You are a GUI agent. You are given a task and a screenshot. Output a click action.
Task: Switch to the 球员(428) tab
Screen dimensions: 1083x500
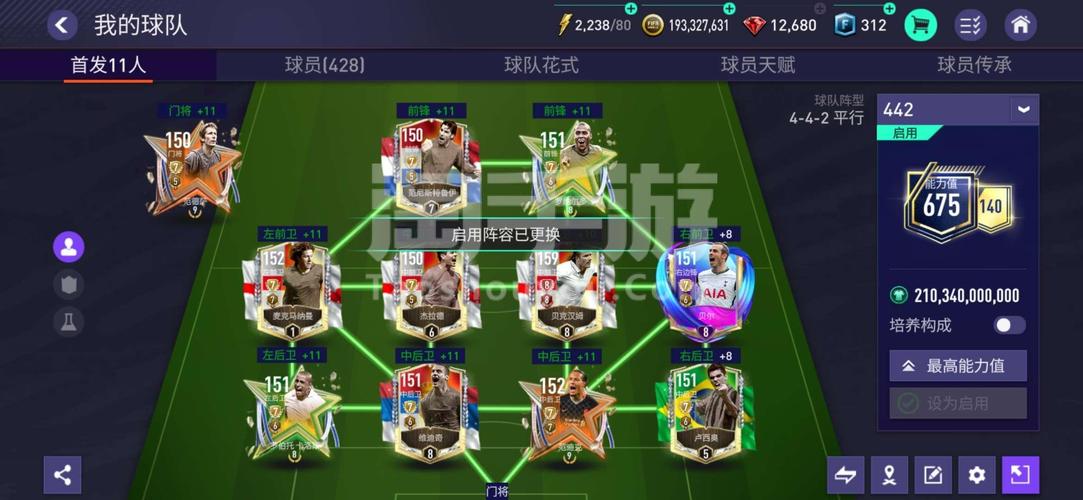(x=324, y=65)
